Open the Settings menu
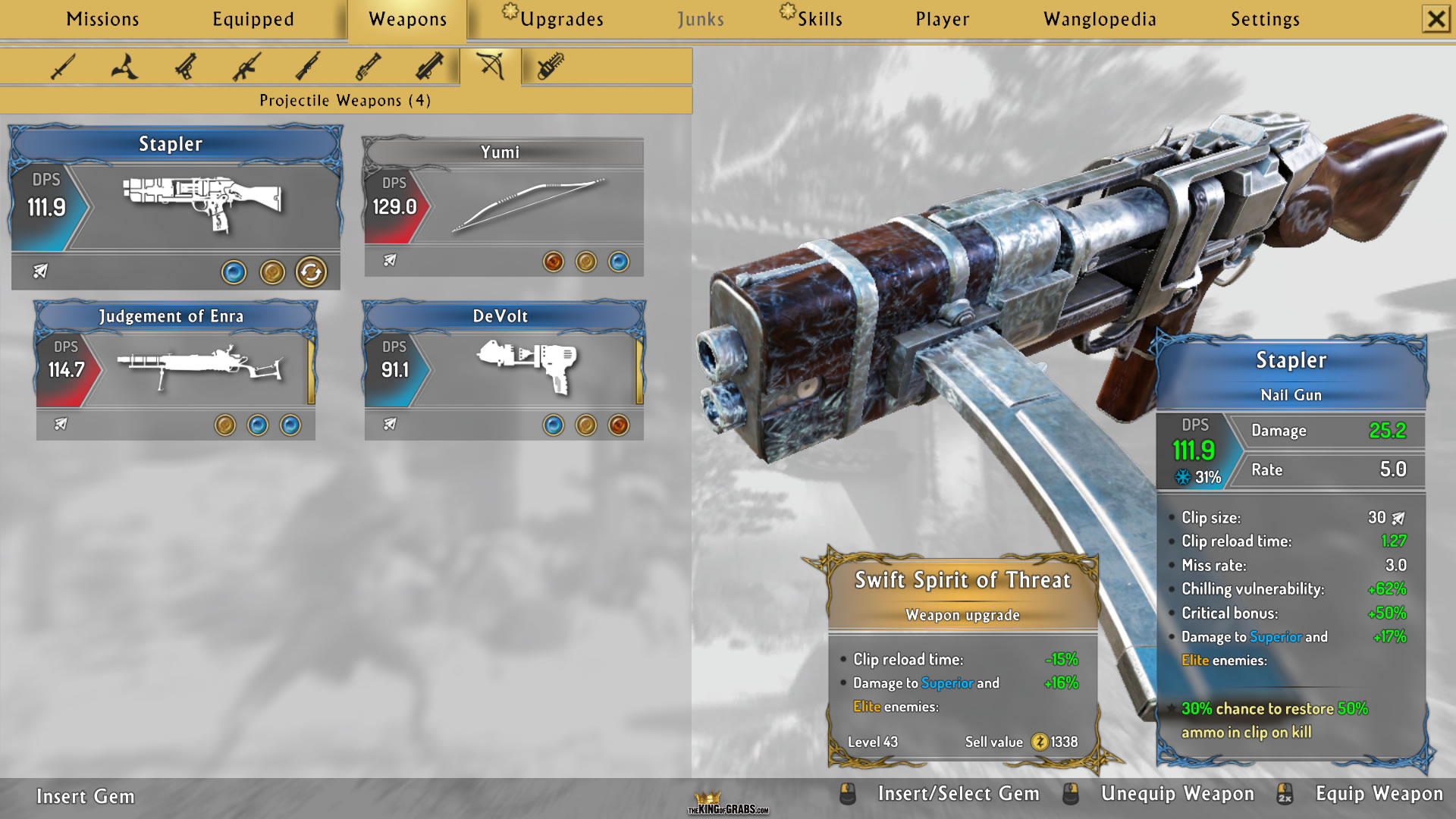 point(1265,19)
